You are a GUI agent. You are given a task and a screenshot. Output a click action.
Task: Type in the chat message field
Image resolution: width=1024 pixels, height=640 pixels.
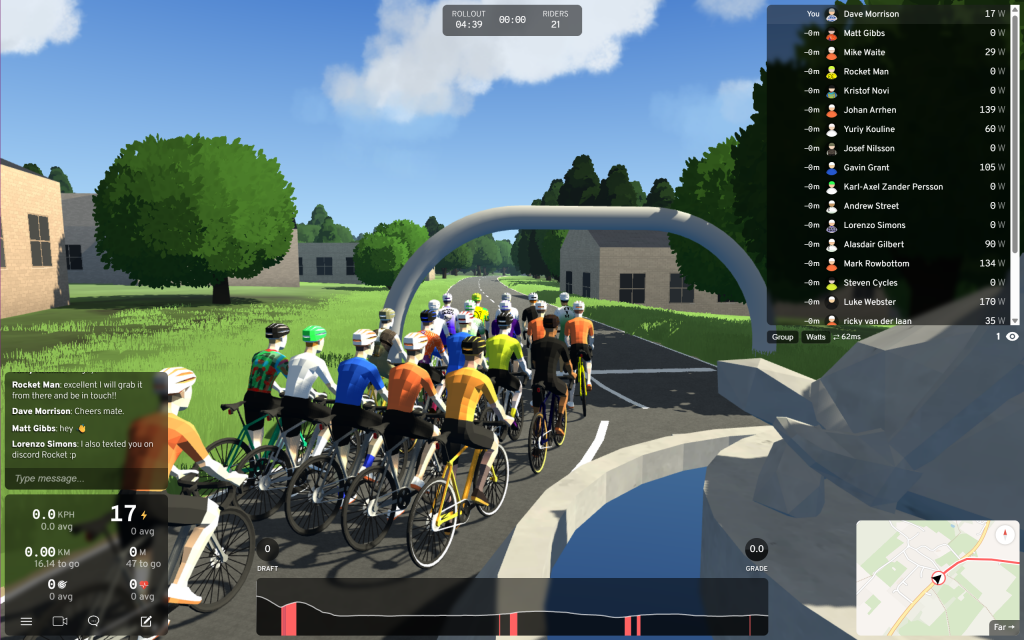point(85,478)
